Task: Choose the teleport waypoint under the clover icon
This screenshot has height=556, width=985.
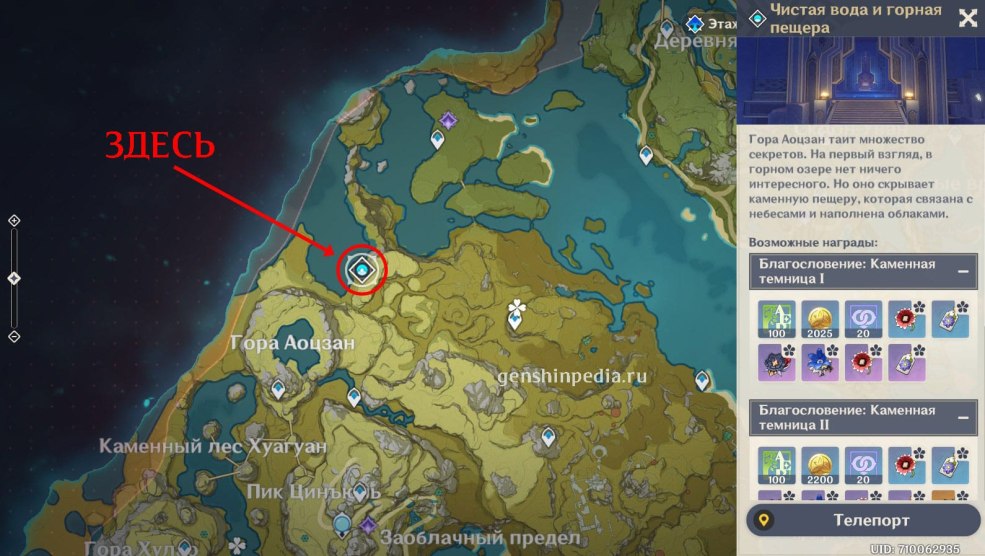Action: click(515, 321)
